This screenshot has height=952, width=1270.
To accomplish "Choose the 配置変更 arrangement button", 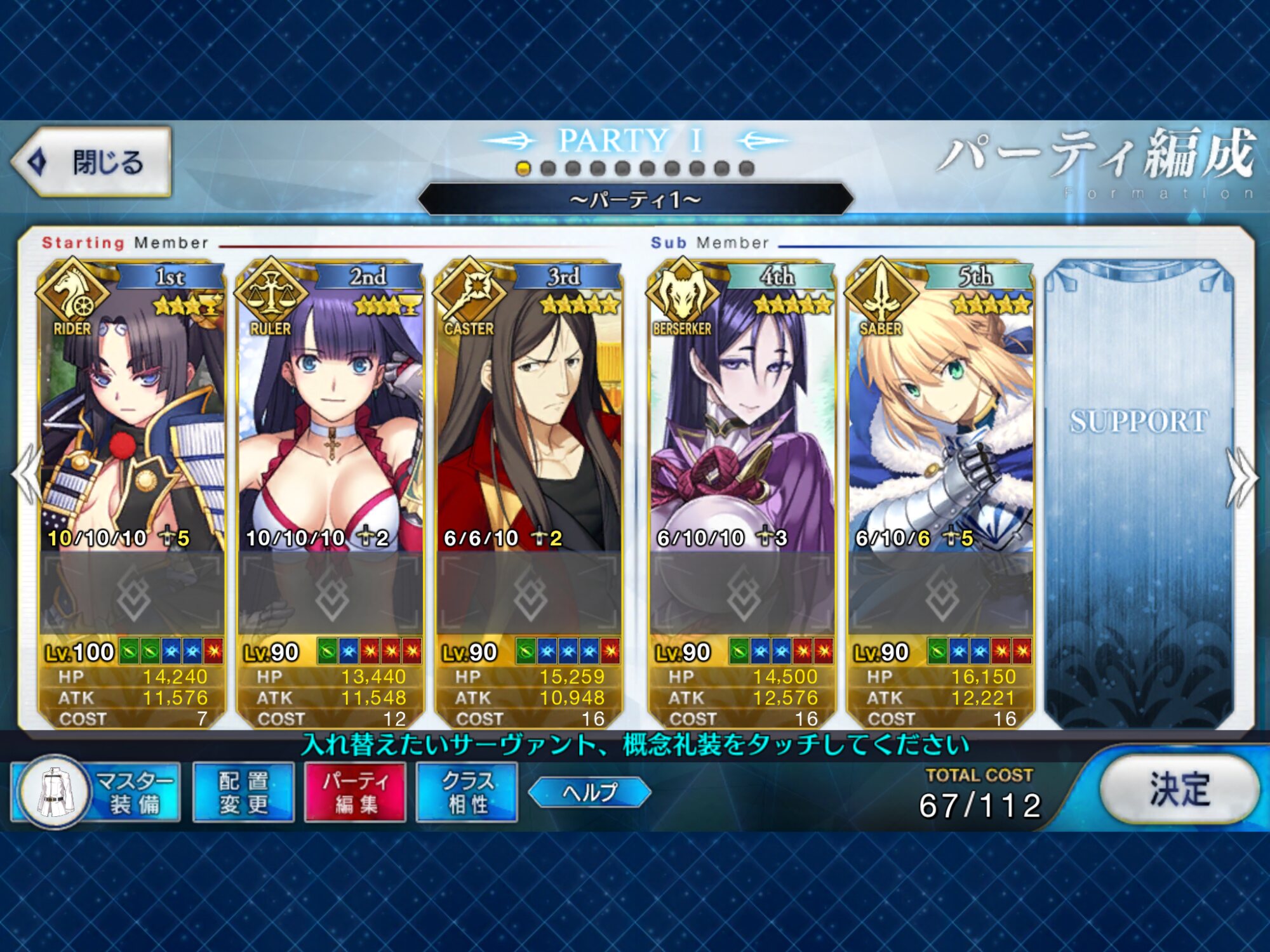I will [244, 792].
